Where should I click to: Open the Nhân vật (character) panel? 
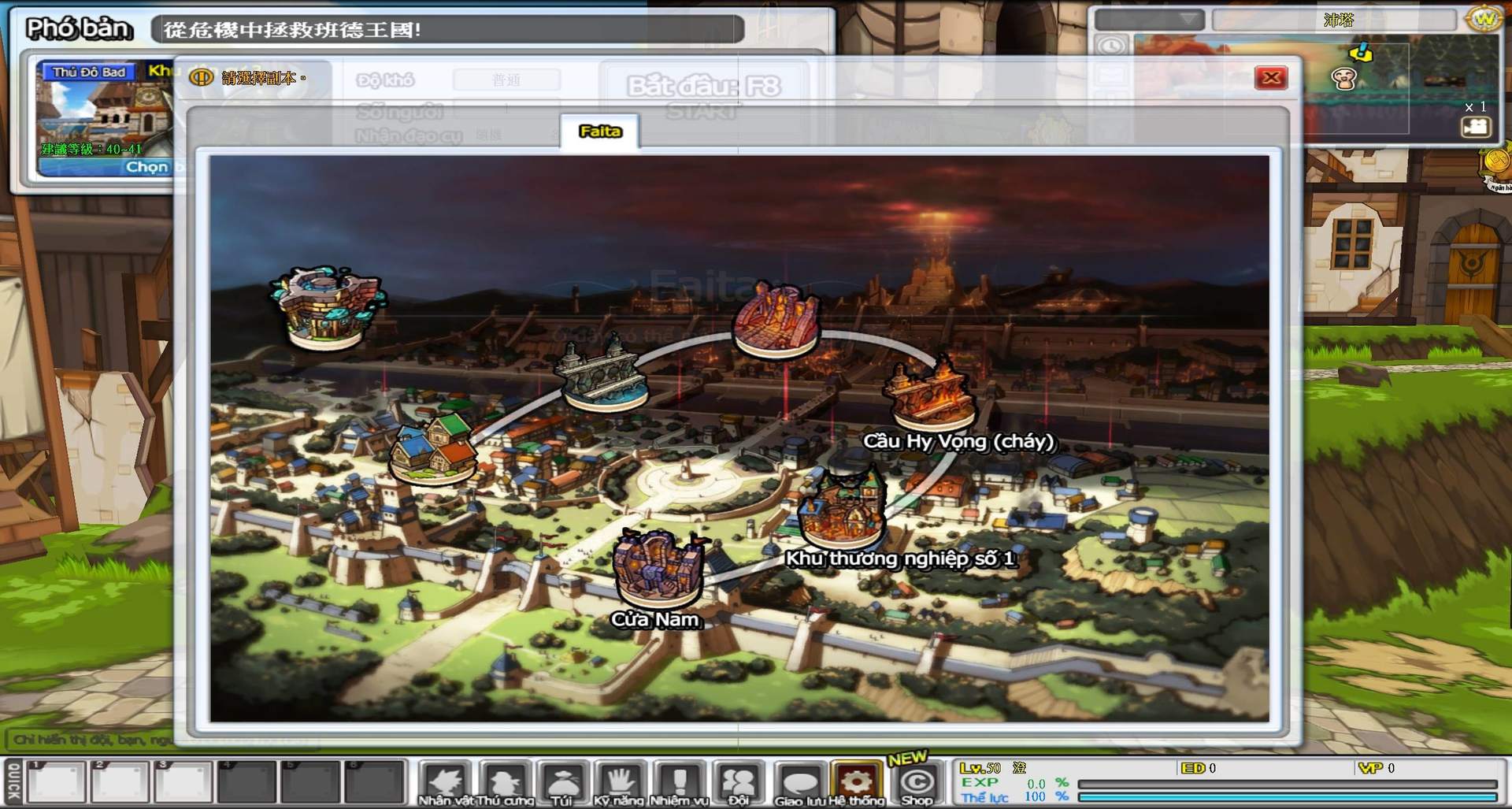click(x=445, y=780)
